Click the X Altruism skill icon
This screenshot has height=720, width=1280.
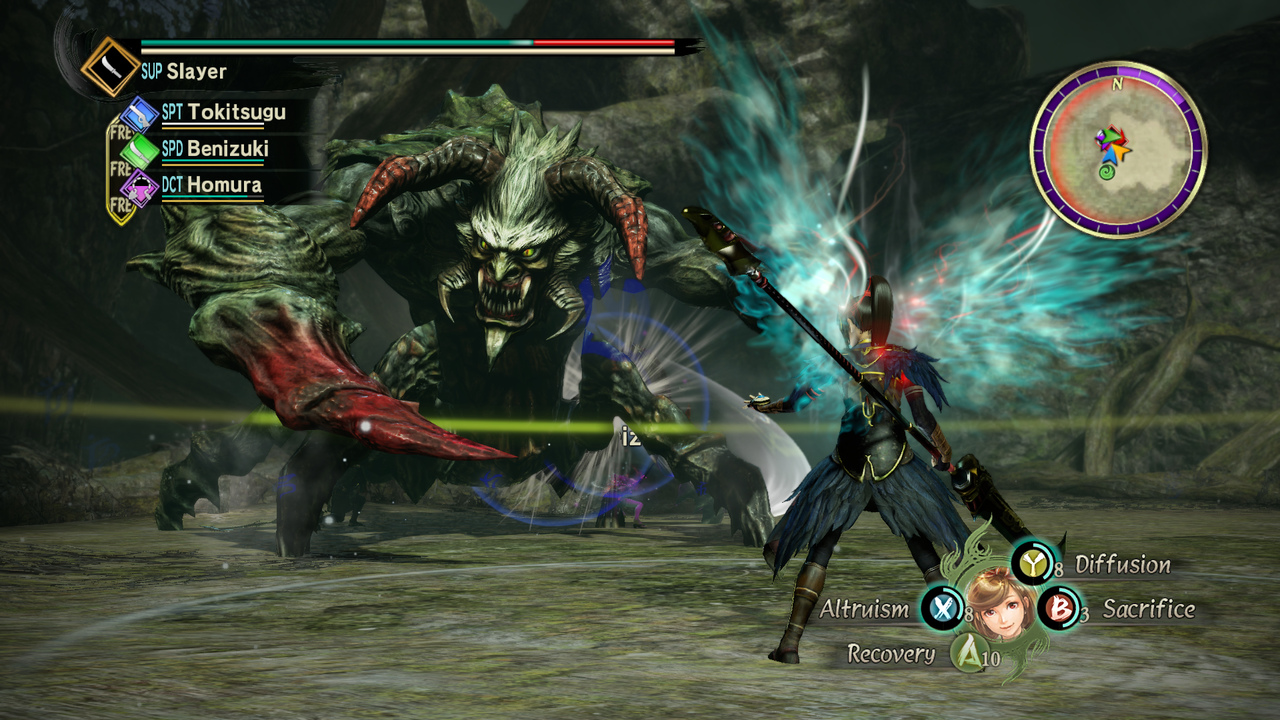click(941, 608)
